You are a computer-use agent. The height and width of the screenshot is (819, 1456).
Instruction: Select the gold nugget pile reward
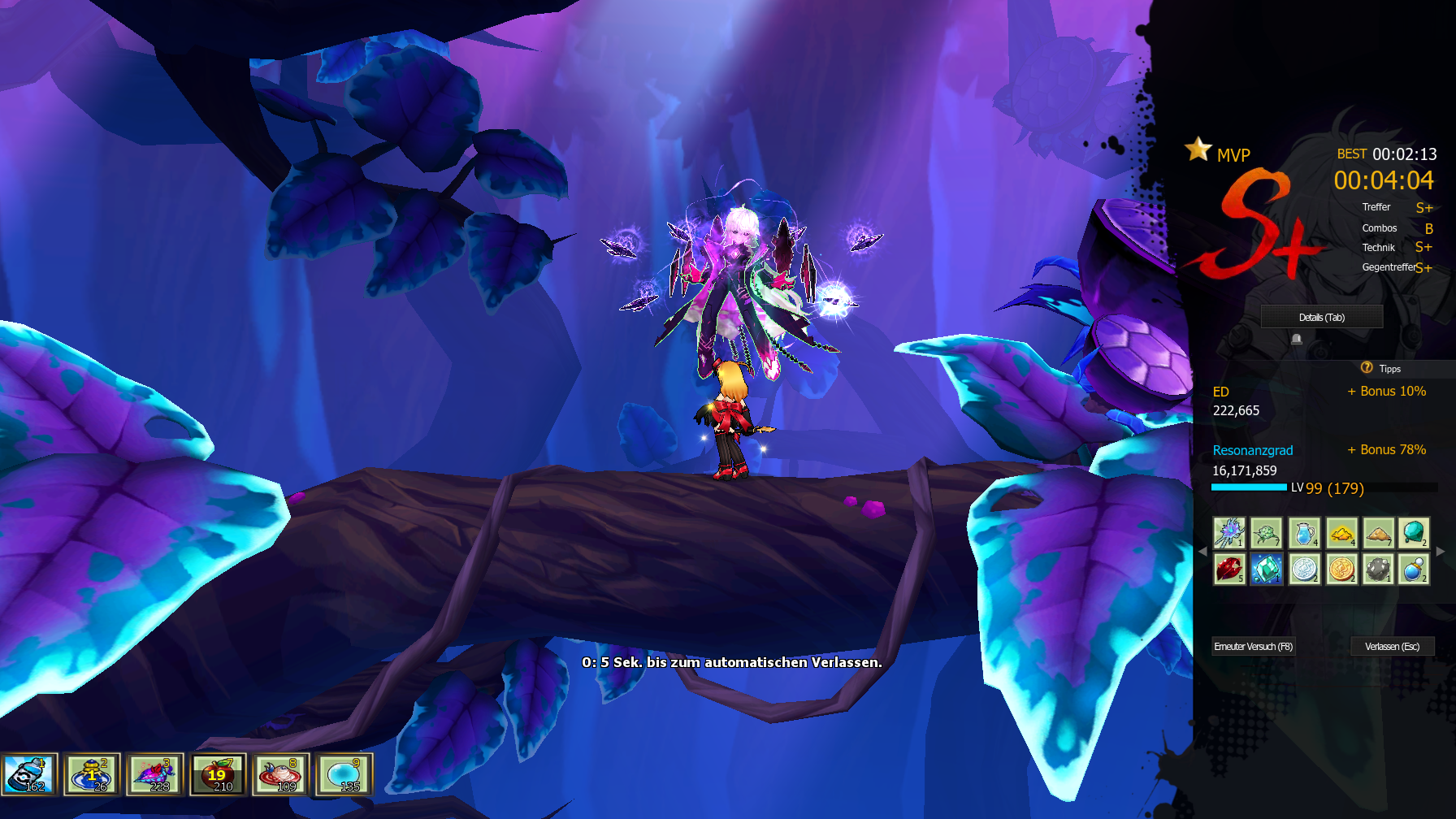pos(1341,533)
